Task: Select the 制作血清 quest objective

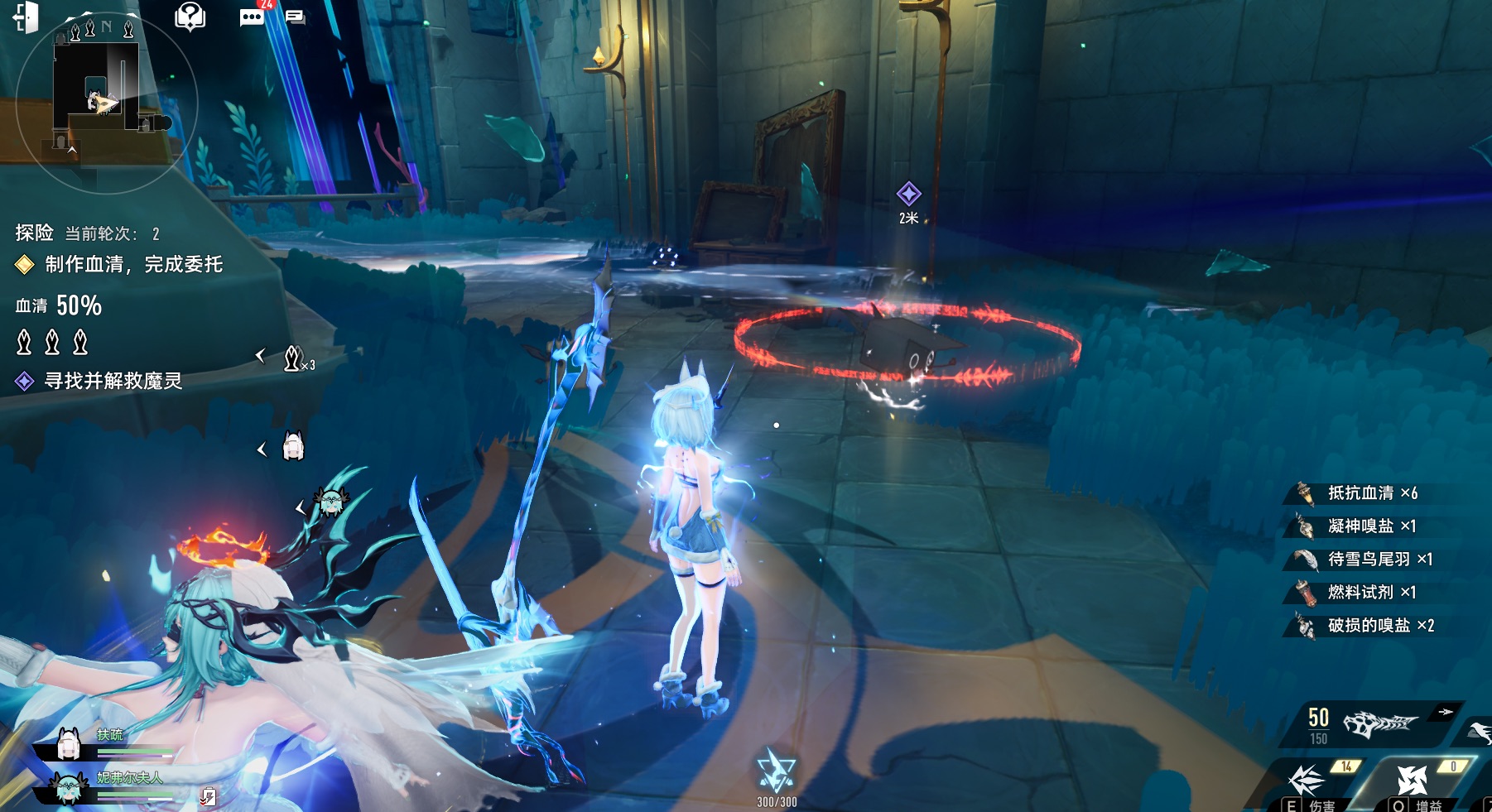Action: (132, 264)
